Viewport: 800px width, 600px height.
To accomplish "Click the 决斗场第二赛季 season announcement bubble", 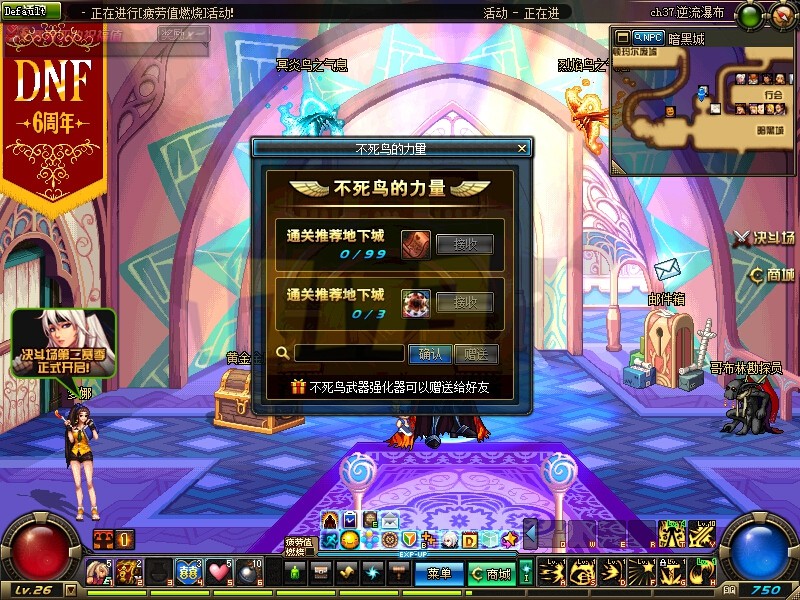I will [63, 343].
